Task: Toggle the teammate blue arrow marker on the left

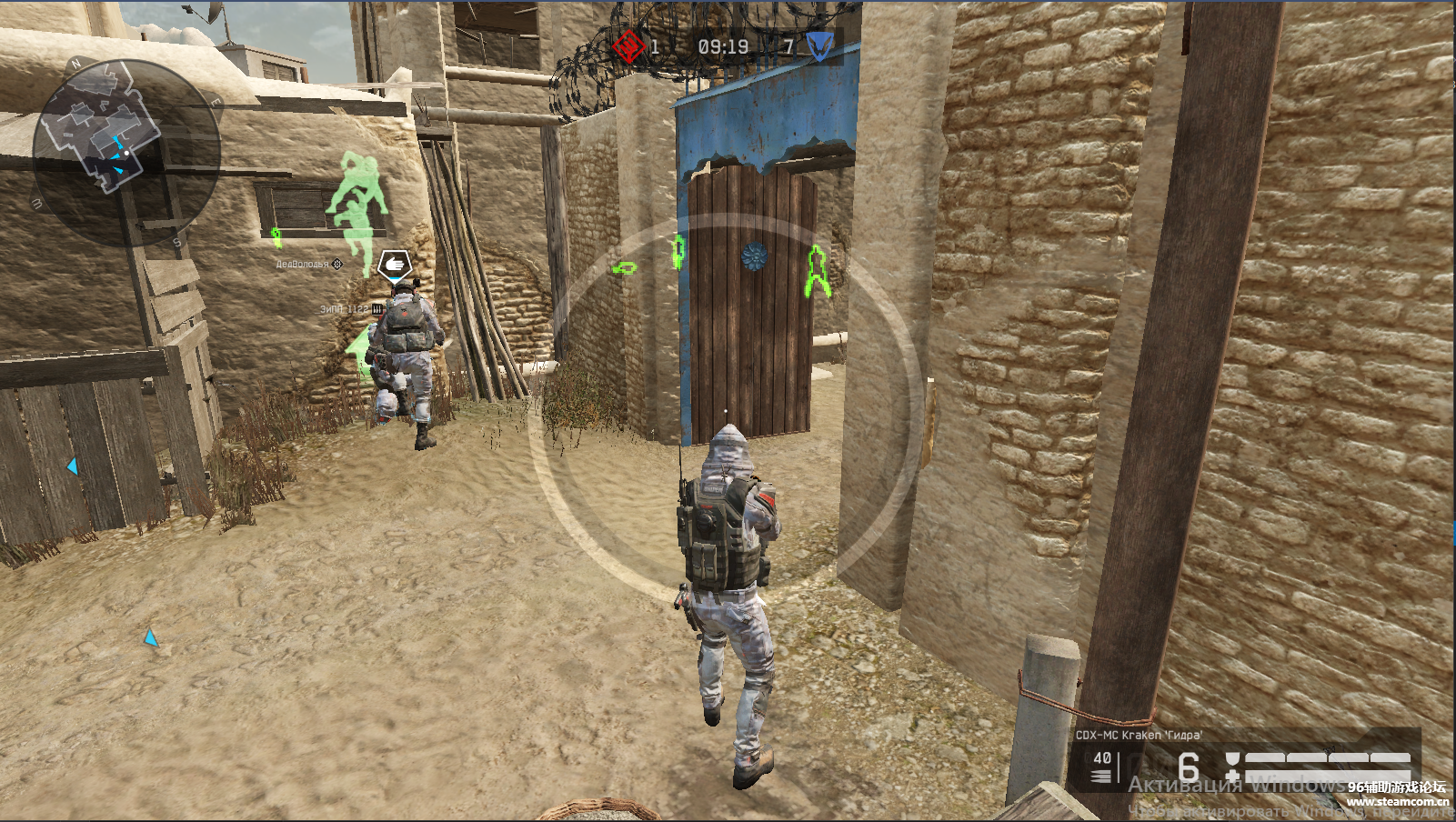Action: pos(71,465)
